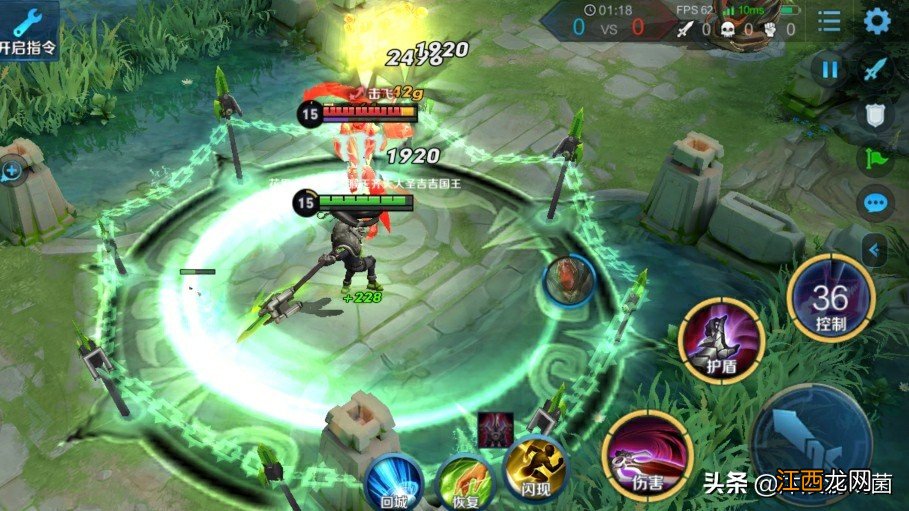Image resolution: width=909 pixels, height=511 pixels.
Task: Click the blue plus button at left edge
Action: pyautogui.click(x=12, y=172)
